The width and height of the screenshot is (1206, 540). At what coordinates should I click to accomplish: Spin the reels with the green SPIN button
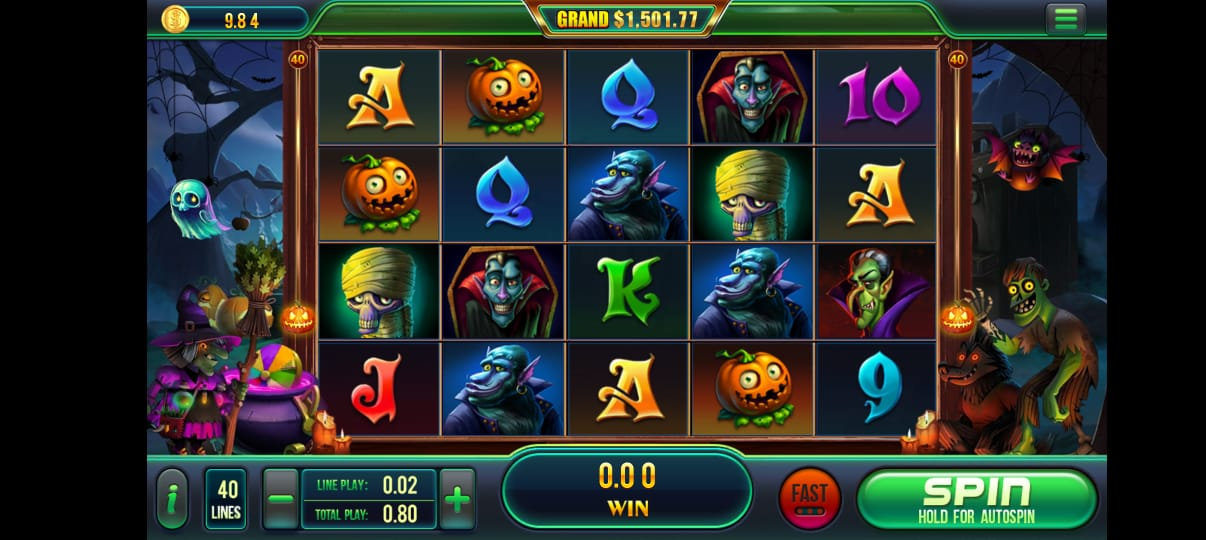tap(976, 498)
